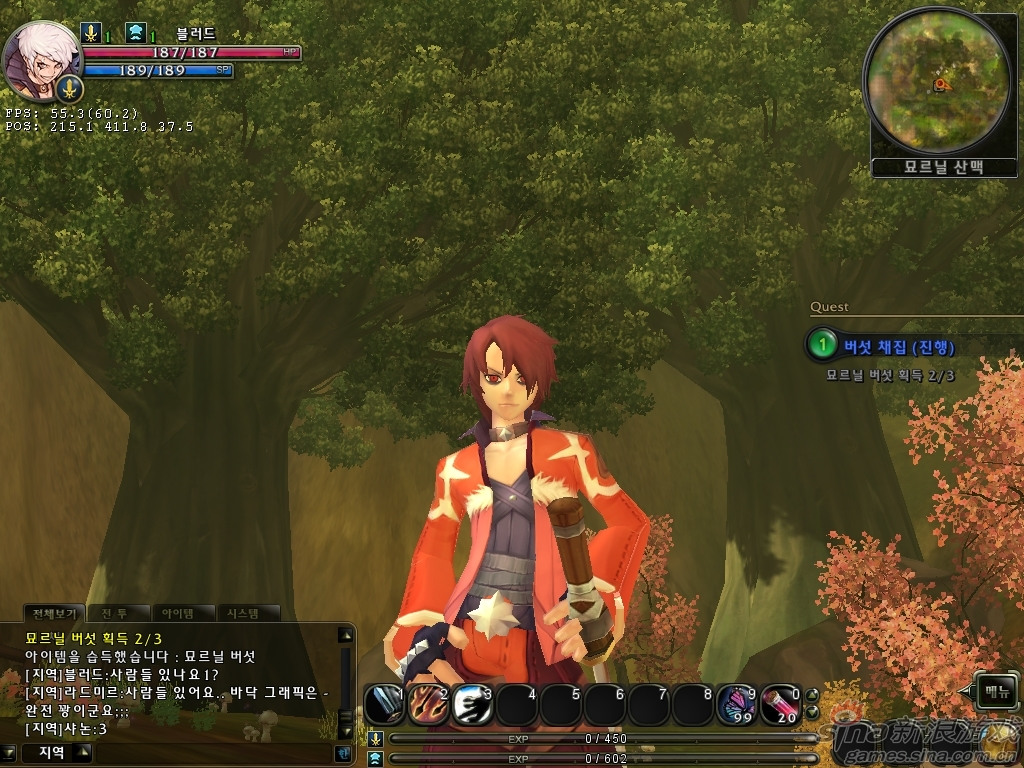Open the 아이템 chat tab
1024x768 pixels.
click(184, 613)
